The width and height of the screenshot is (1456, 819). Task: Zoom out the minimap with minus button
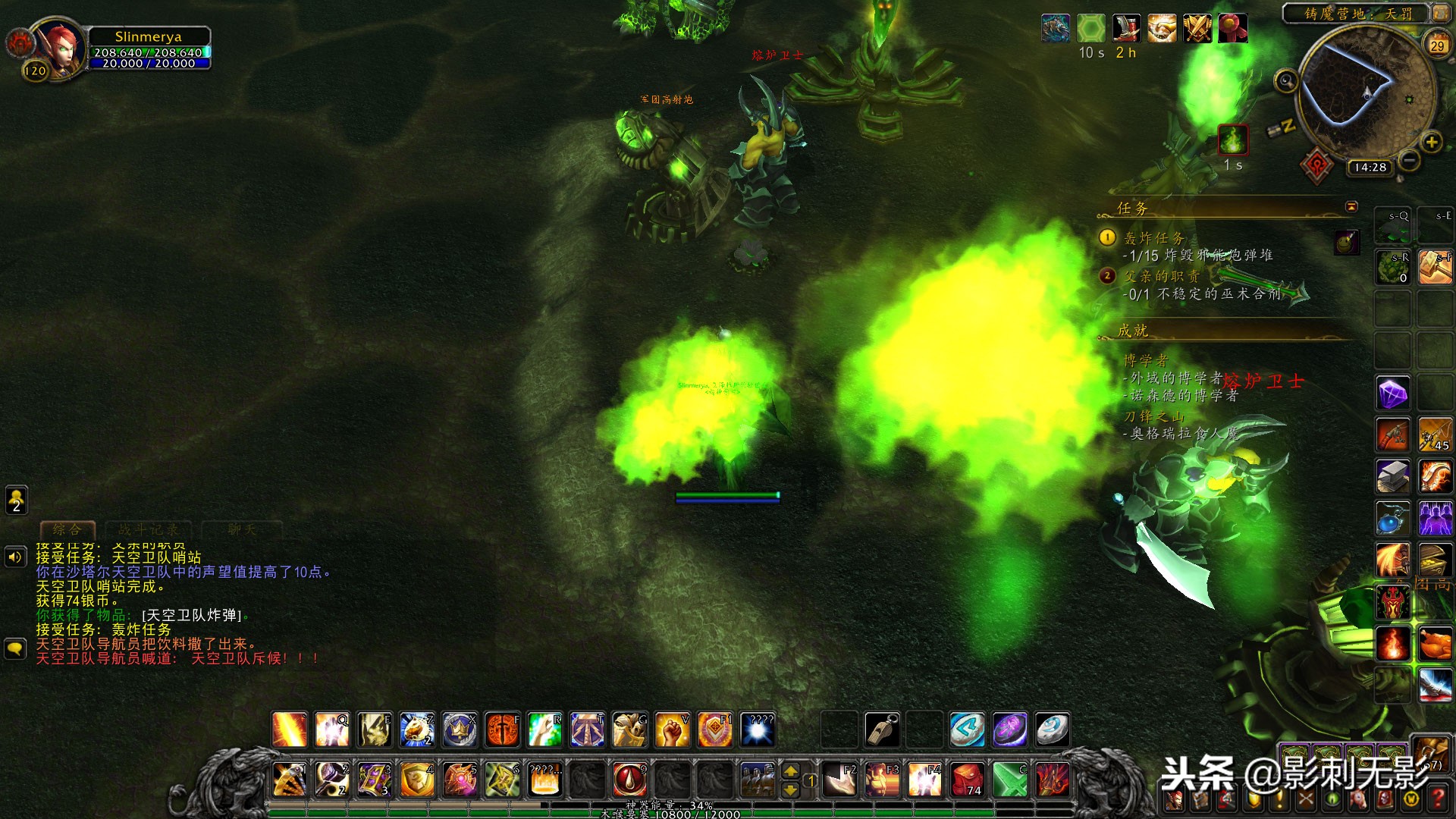click(1408, 160)
